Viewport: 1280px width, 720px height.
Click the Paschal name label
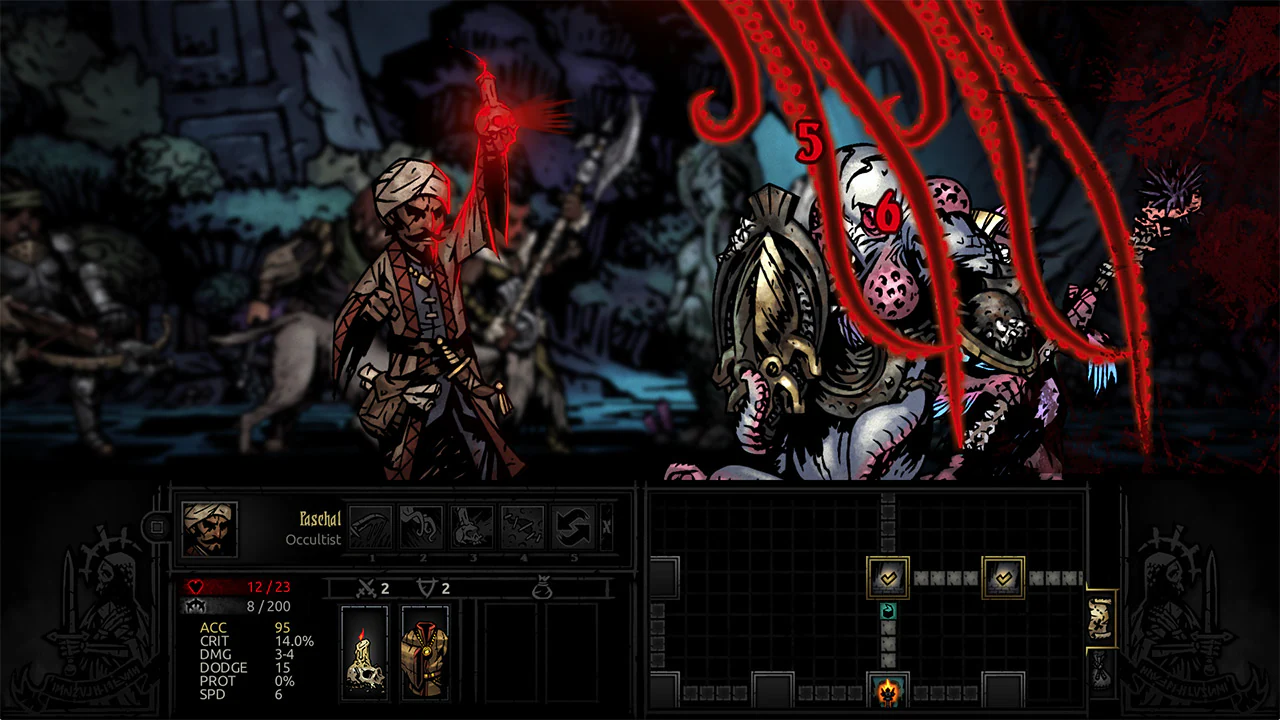coord(318,520)
